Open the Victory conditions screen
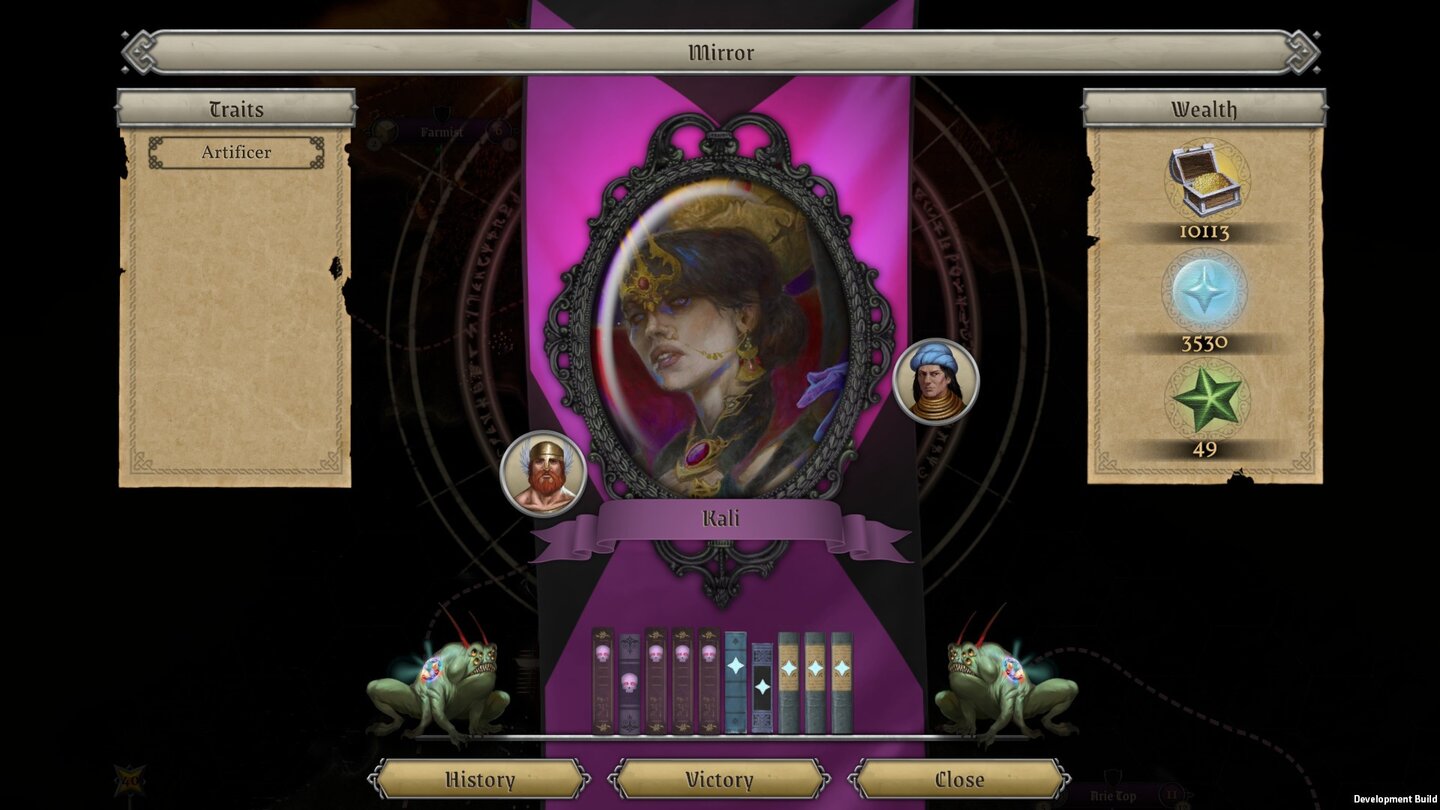The width and height of the screenshot is (1440, 810). click(719, 779)
